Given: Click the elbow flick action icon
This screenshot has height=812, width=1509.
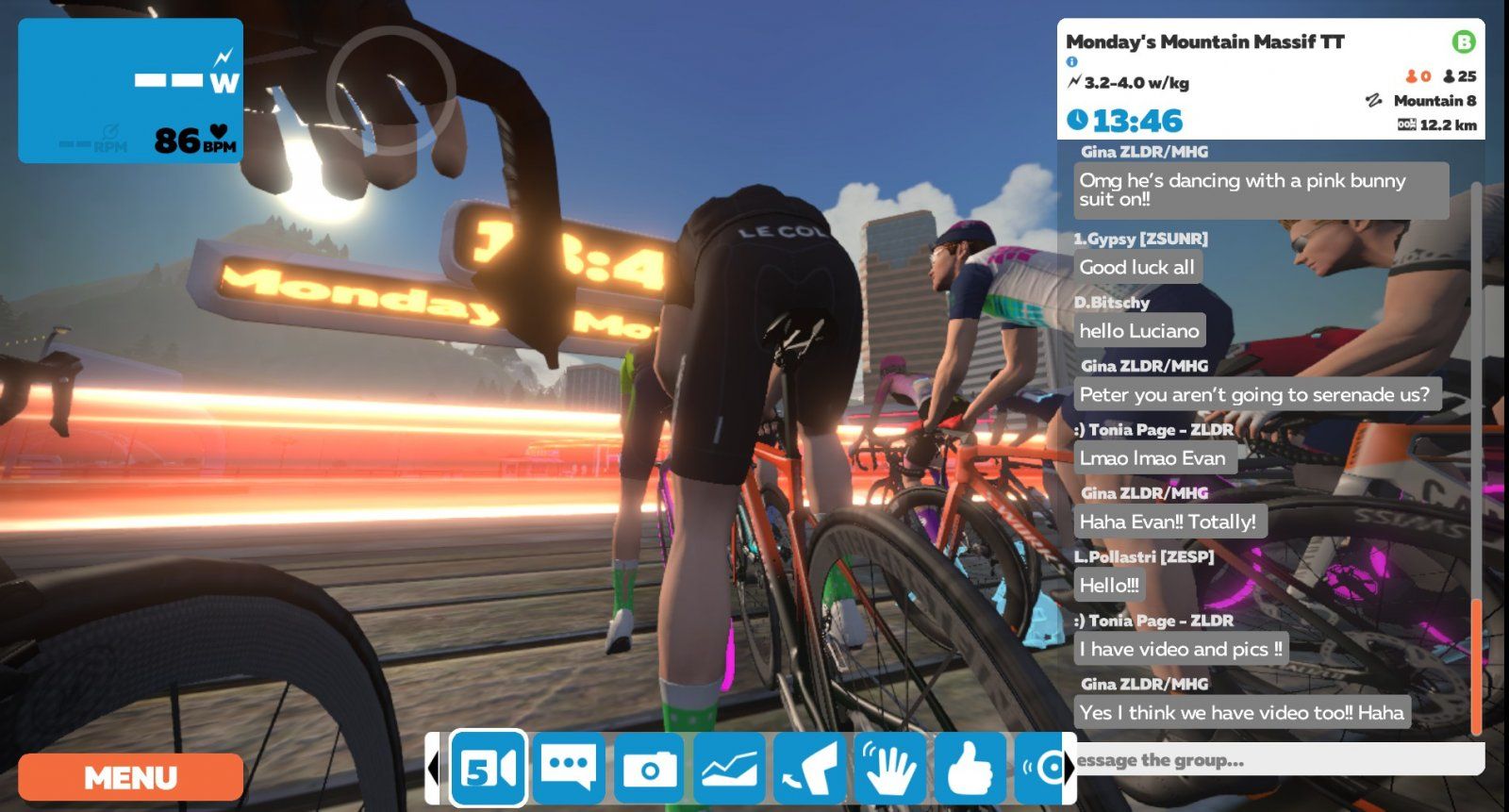Looking at the screenshot, I should click(x=809, y=769).
